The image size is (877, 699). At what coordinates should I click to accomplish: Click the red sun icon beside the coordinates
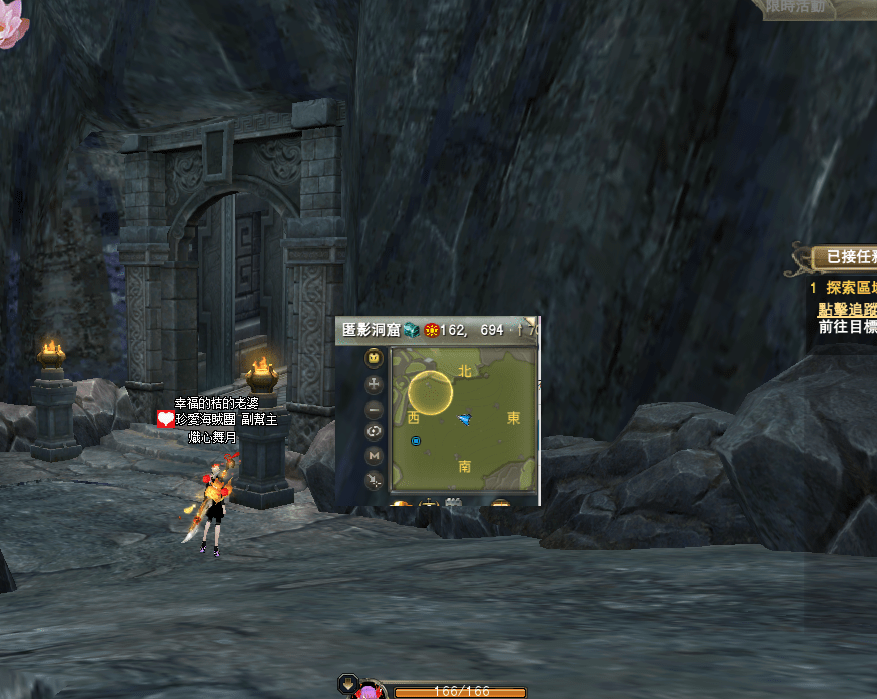click(432, 330)
